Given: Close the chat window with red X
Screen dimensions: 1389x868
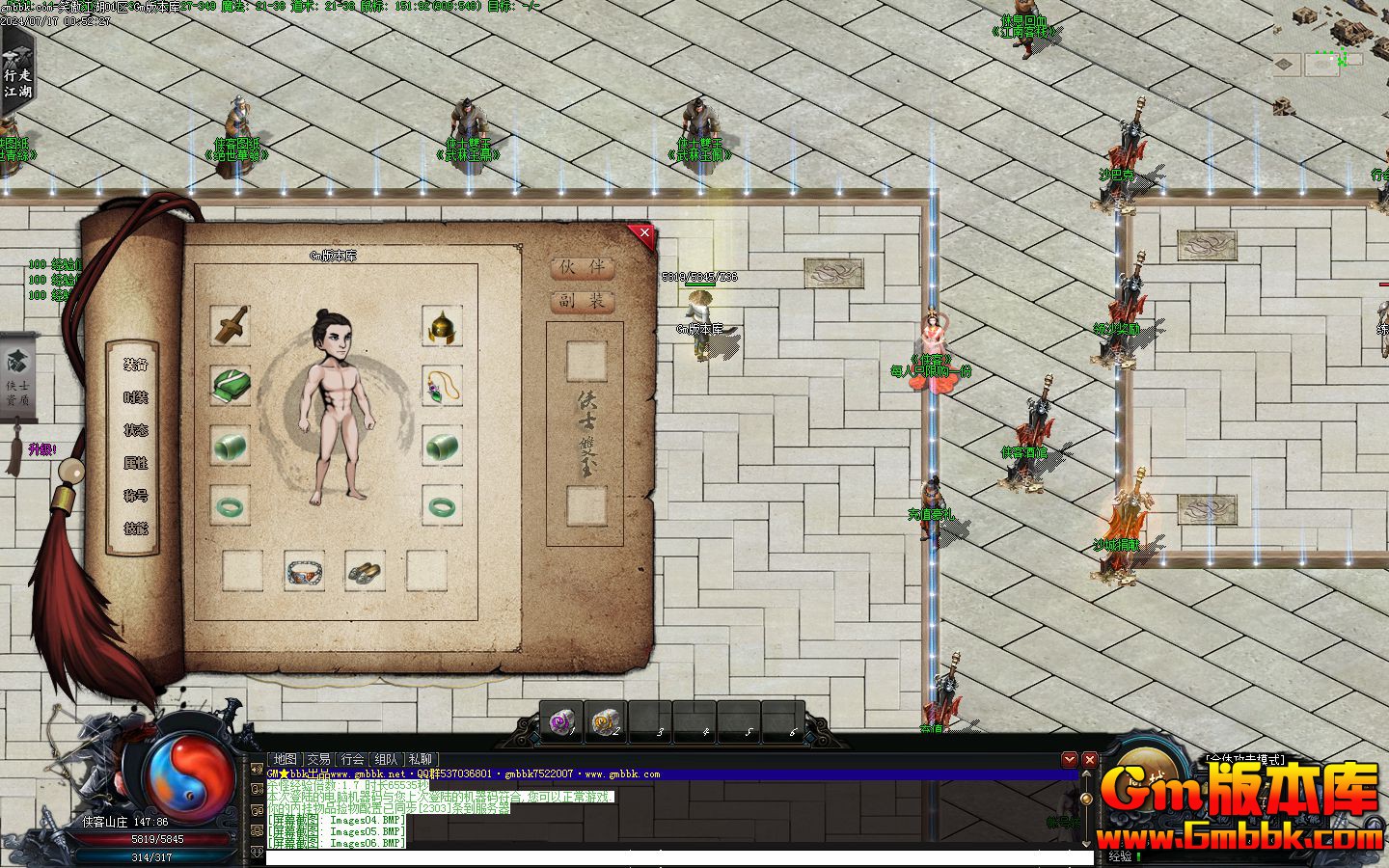Looking at the screenshot, I should coord(1089,760).
